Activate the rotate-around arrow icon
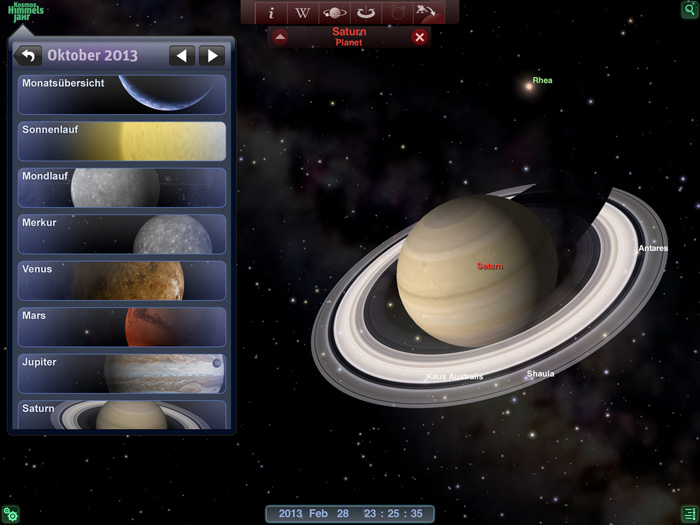Image resolution: width=700 pixels, height=525 pixels. click(x=366, y=13)
